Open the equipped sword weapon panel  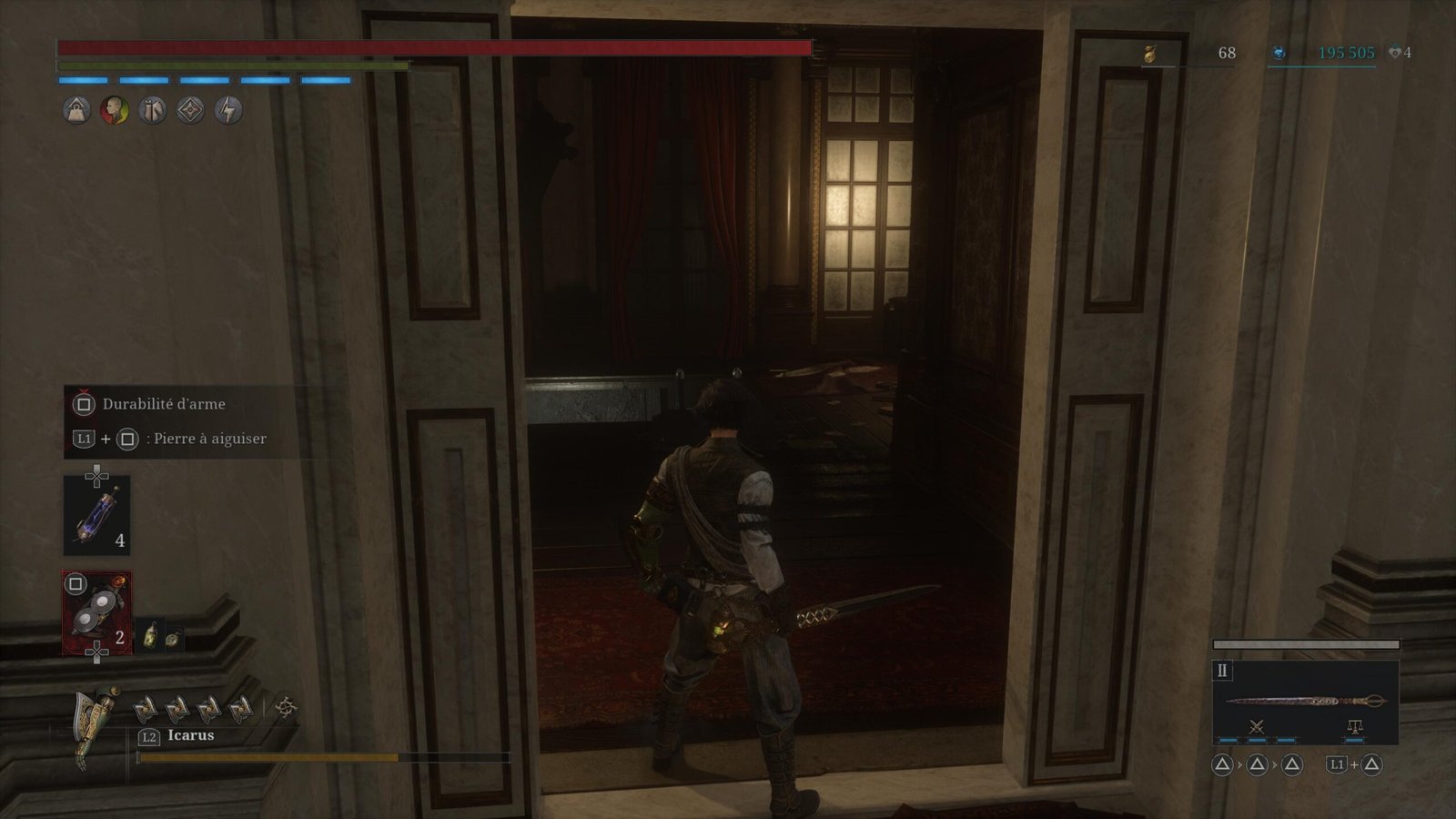[x=1305, y=701]
